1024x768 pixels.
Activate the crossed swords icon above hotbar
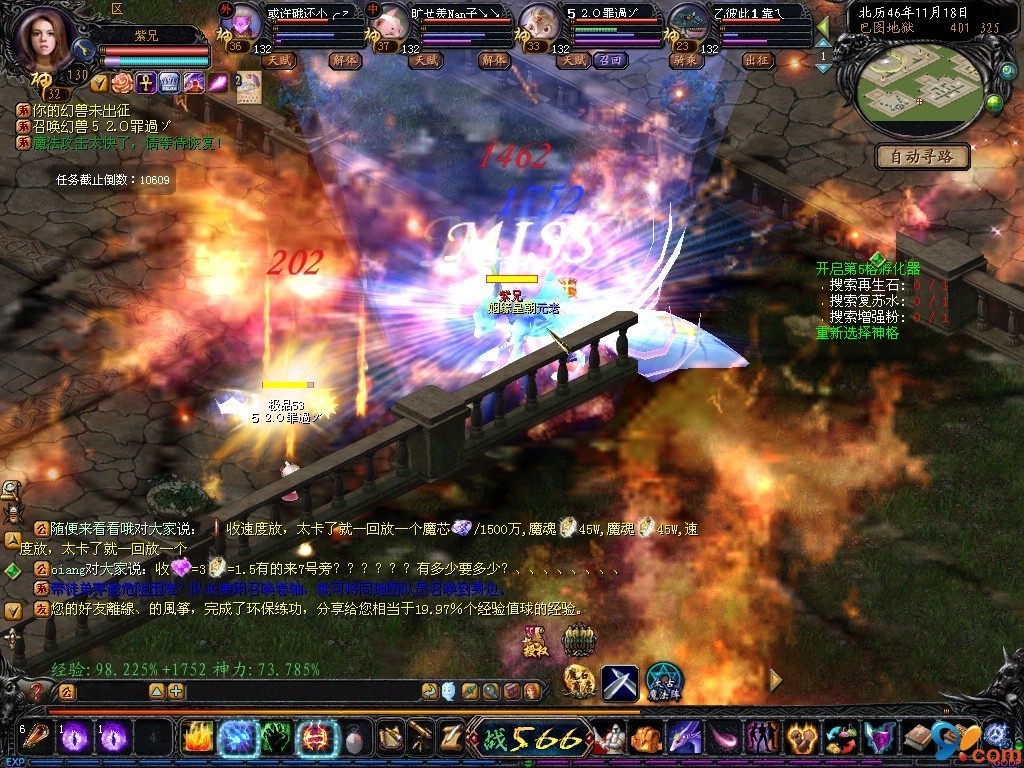pos(619,681)
